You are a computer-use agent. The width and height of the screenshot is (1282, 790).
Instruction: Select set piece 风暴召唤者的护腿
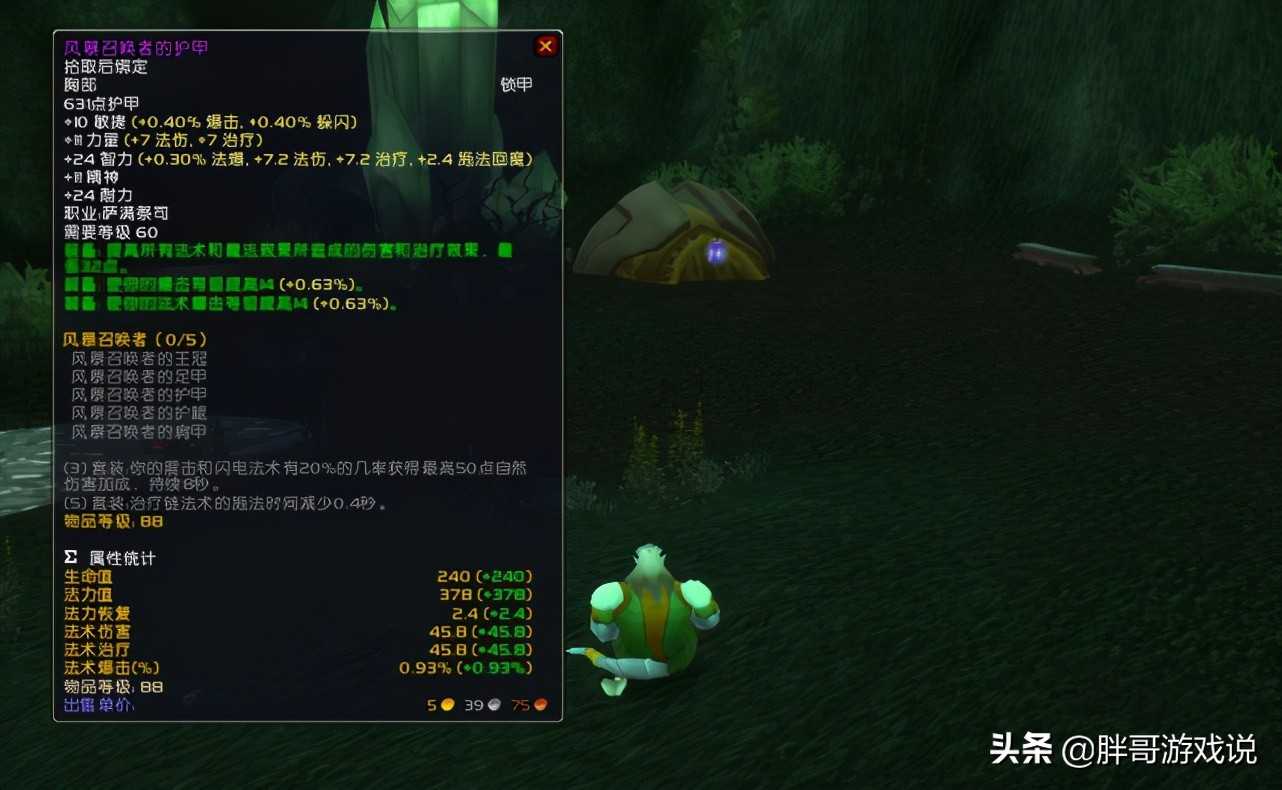pyautogui.click(x=140, y=412)
